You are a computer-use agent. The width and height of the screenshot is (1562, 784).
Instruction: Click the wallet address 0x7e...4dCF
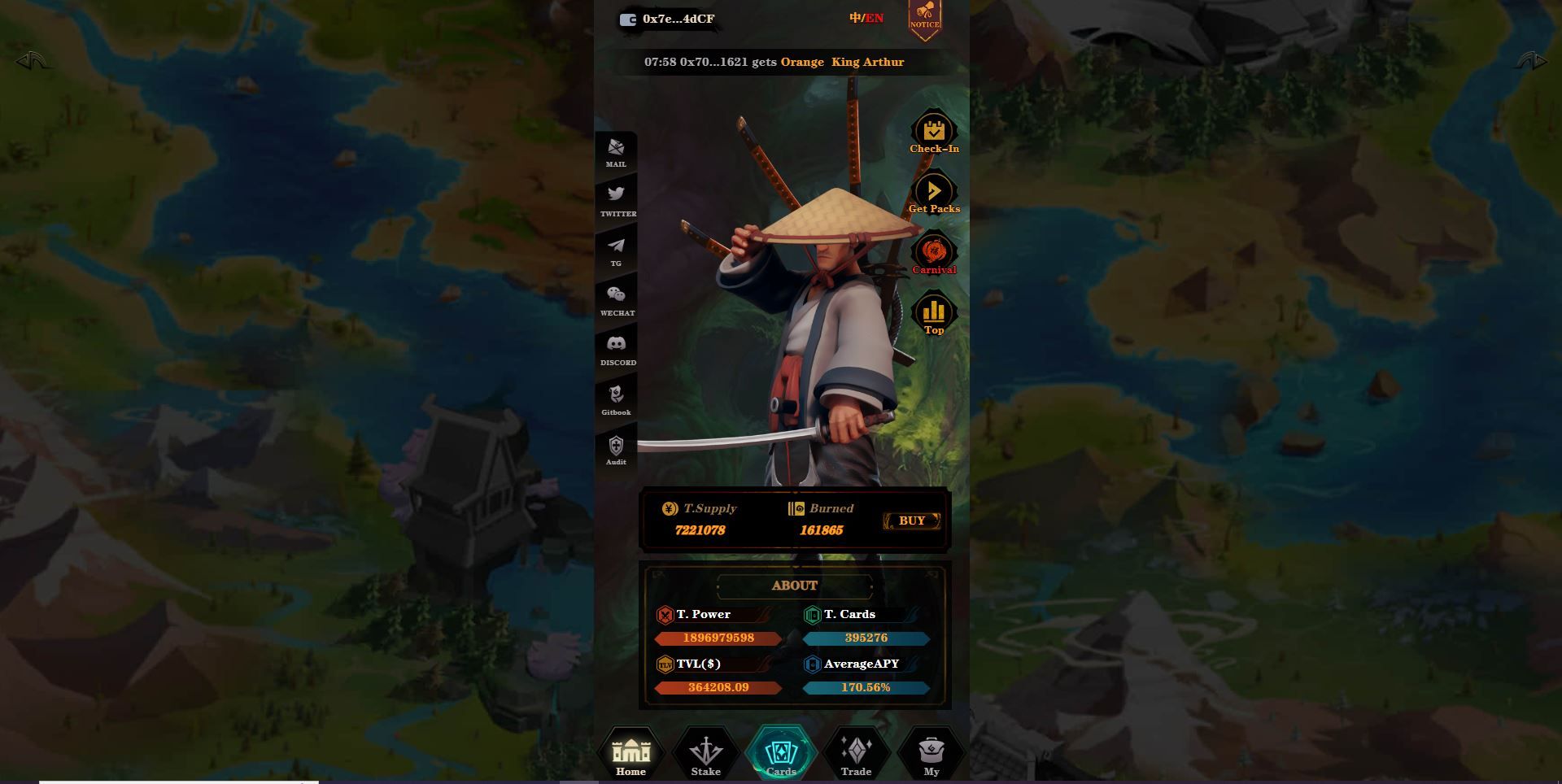(668, 19)
